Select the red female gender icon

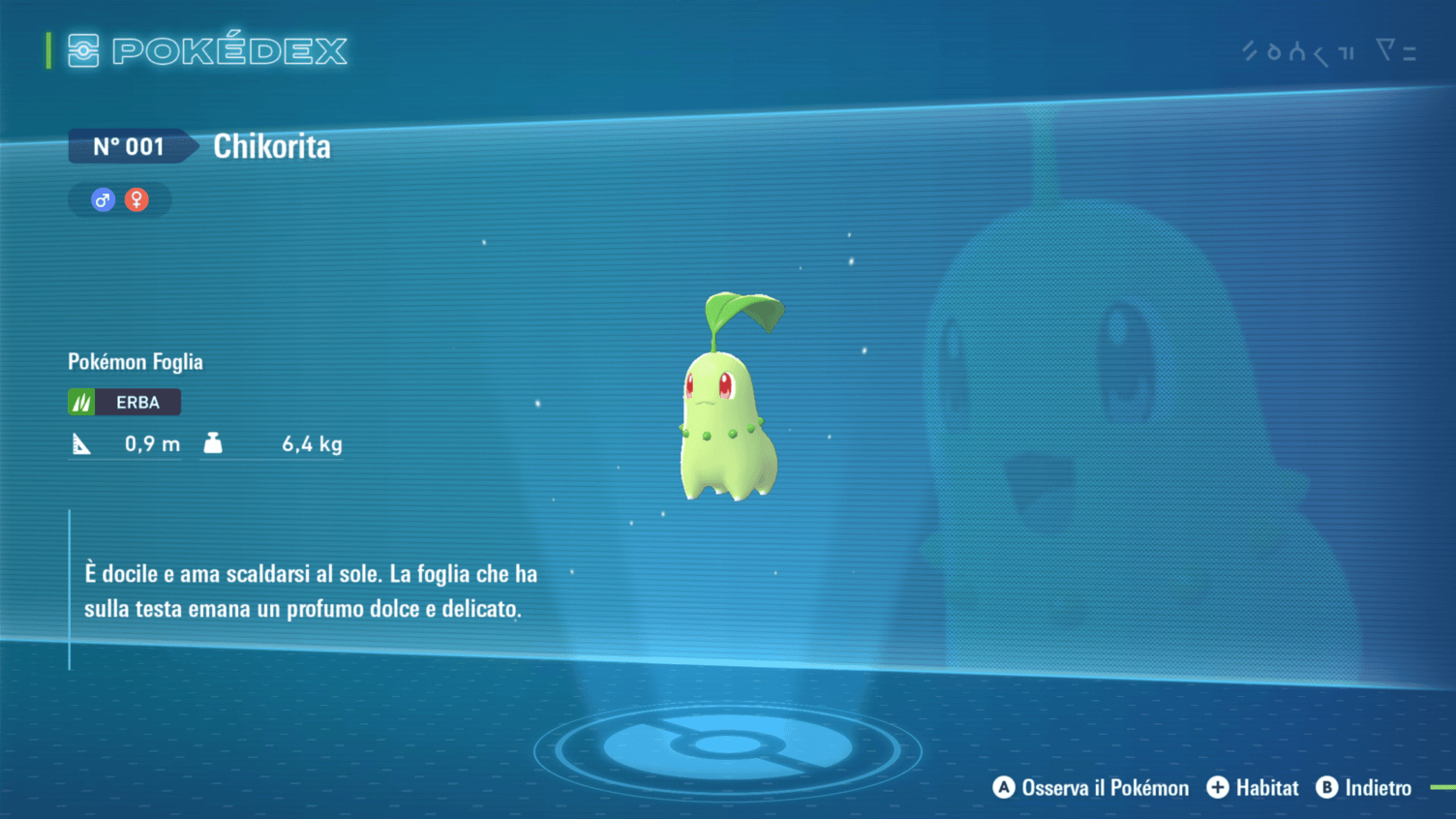tap(136, 200)
